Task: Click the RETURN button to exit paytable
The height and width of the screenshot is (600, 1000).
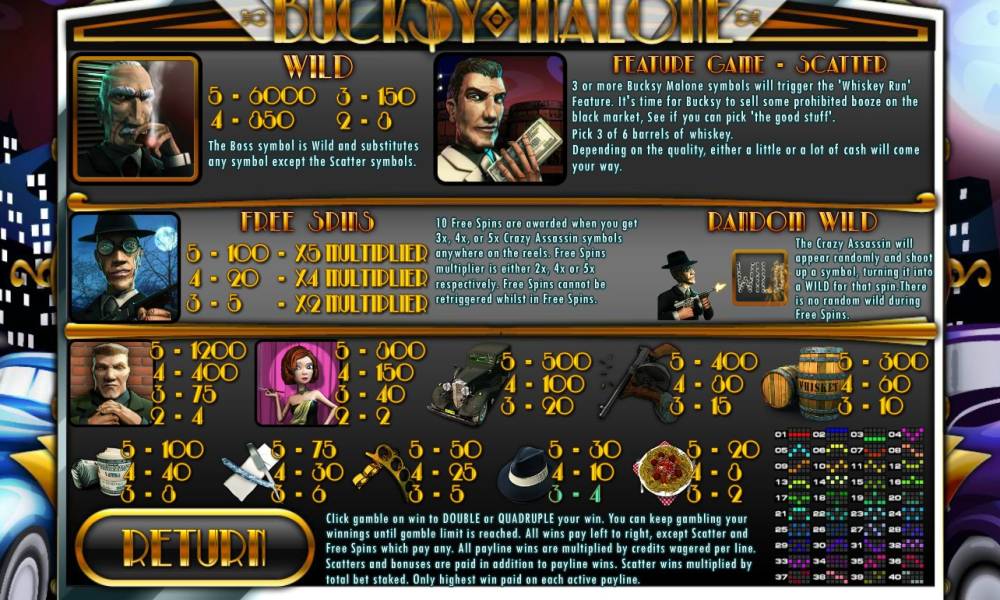Action: (194, 547)
